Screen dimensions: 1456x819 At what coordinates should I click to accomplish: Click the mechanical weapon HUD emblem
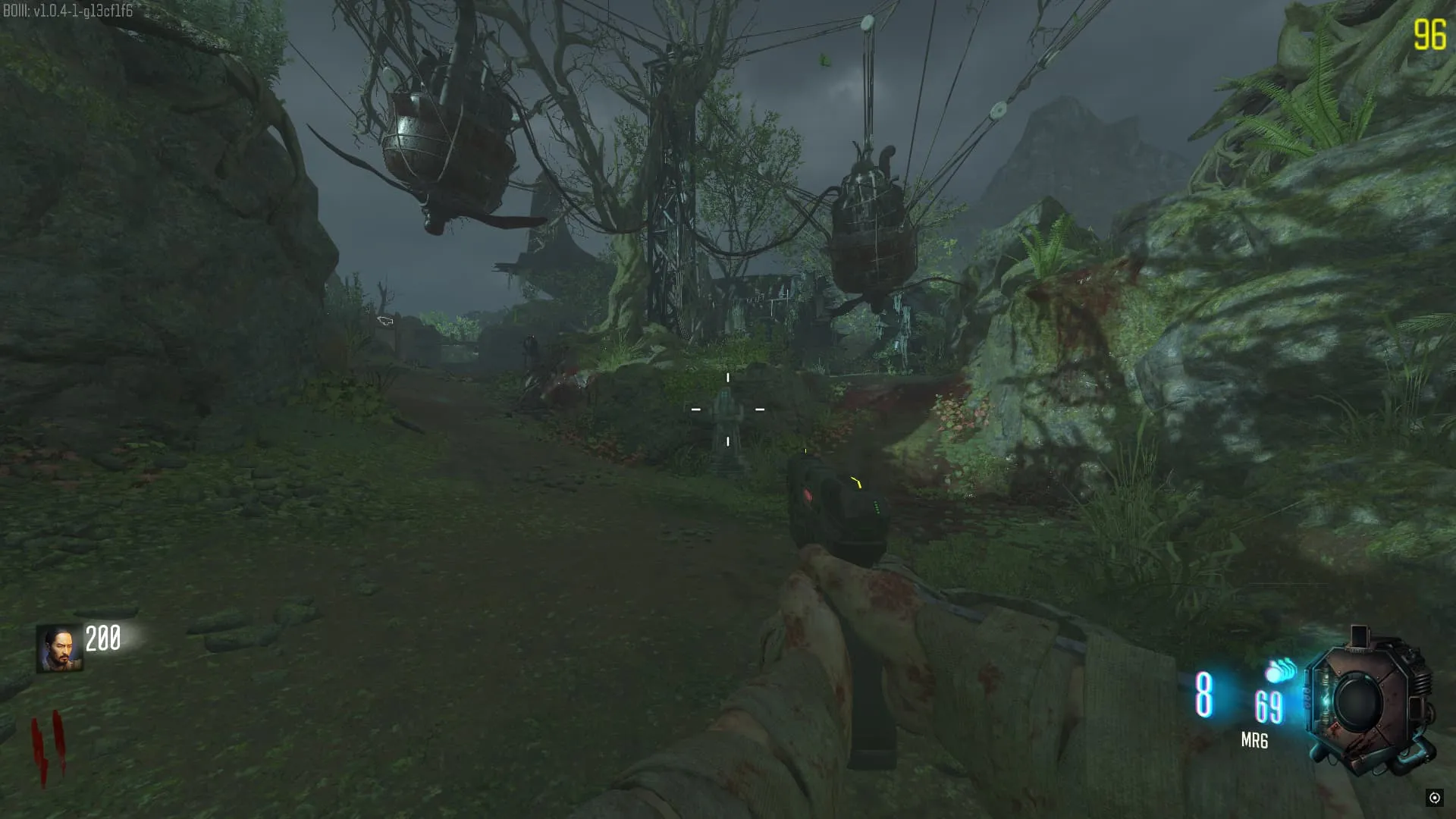[1369, 703]
